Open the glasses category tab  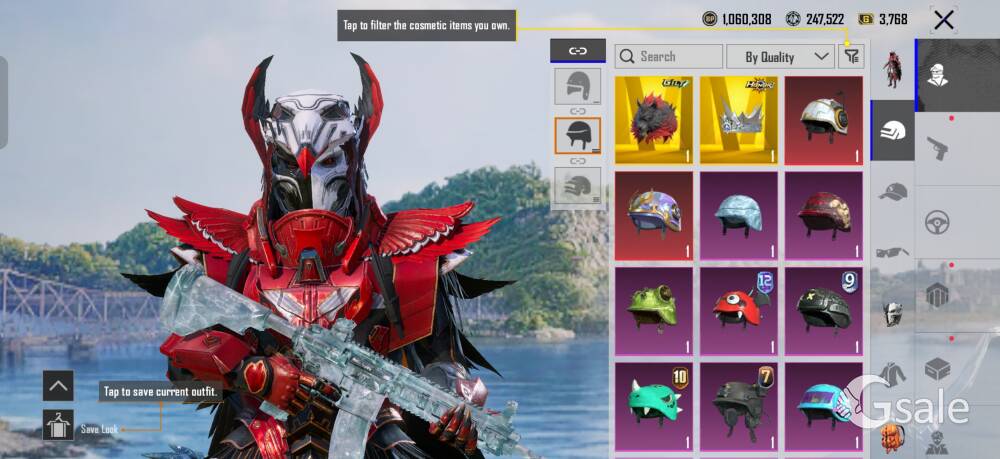coord(892,252)
